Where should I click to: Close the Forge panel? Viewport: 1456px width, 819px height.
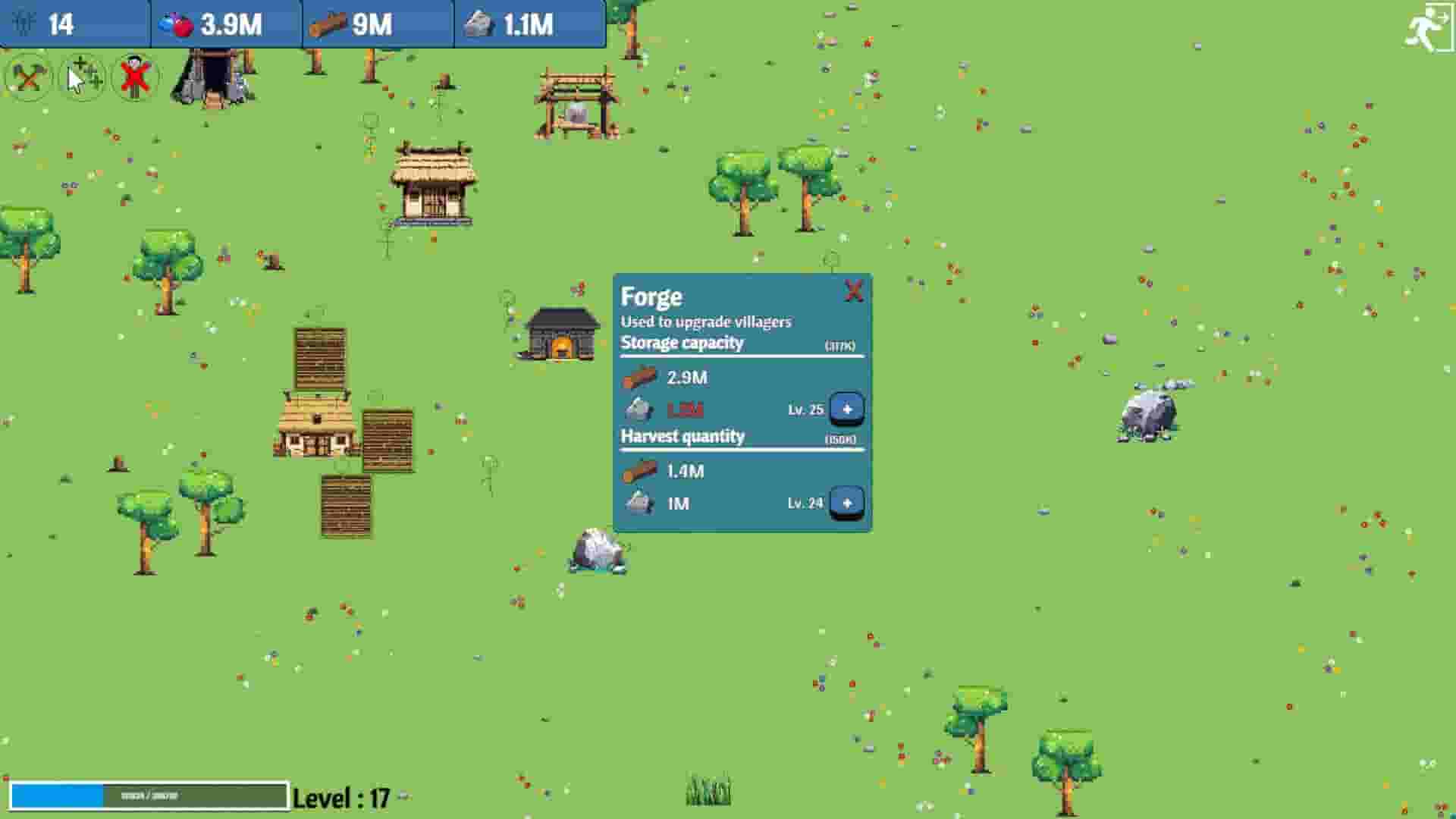tap(854, 290)
